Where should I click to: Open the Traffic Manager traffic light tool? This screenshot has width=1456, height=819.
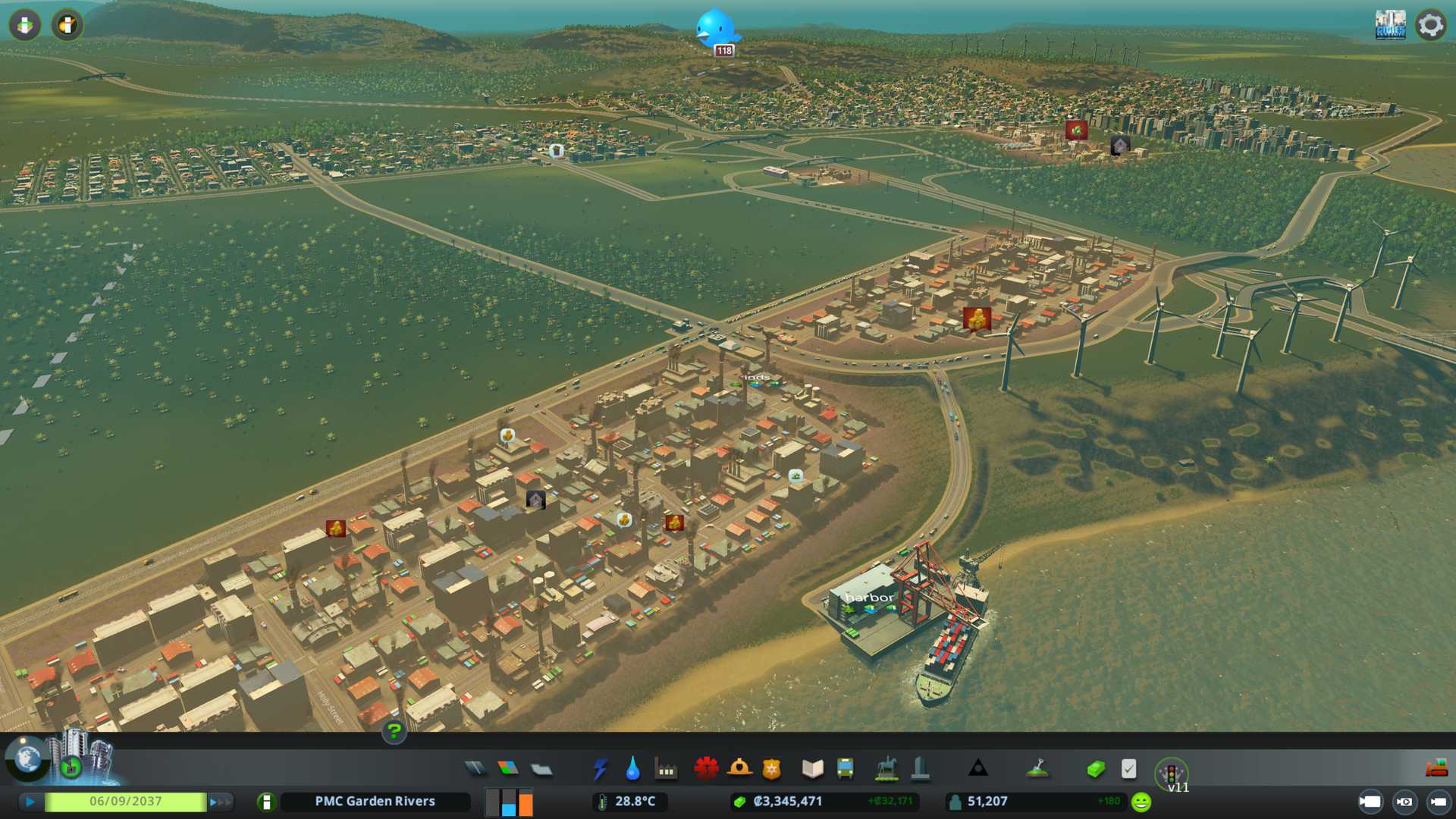tap(1171, 773)
